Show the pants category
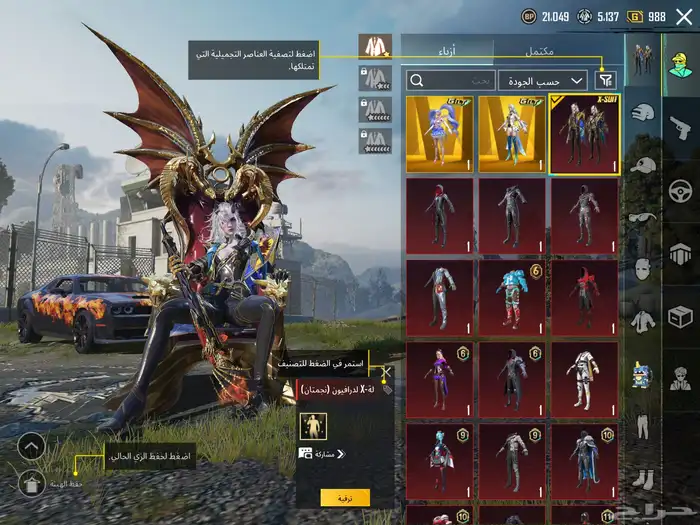700x525 pixels. 642,425
